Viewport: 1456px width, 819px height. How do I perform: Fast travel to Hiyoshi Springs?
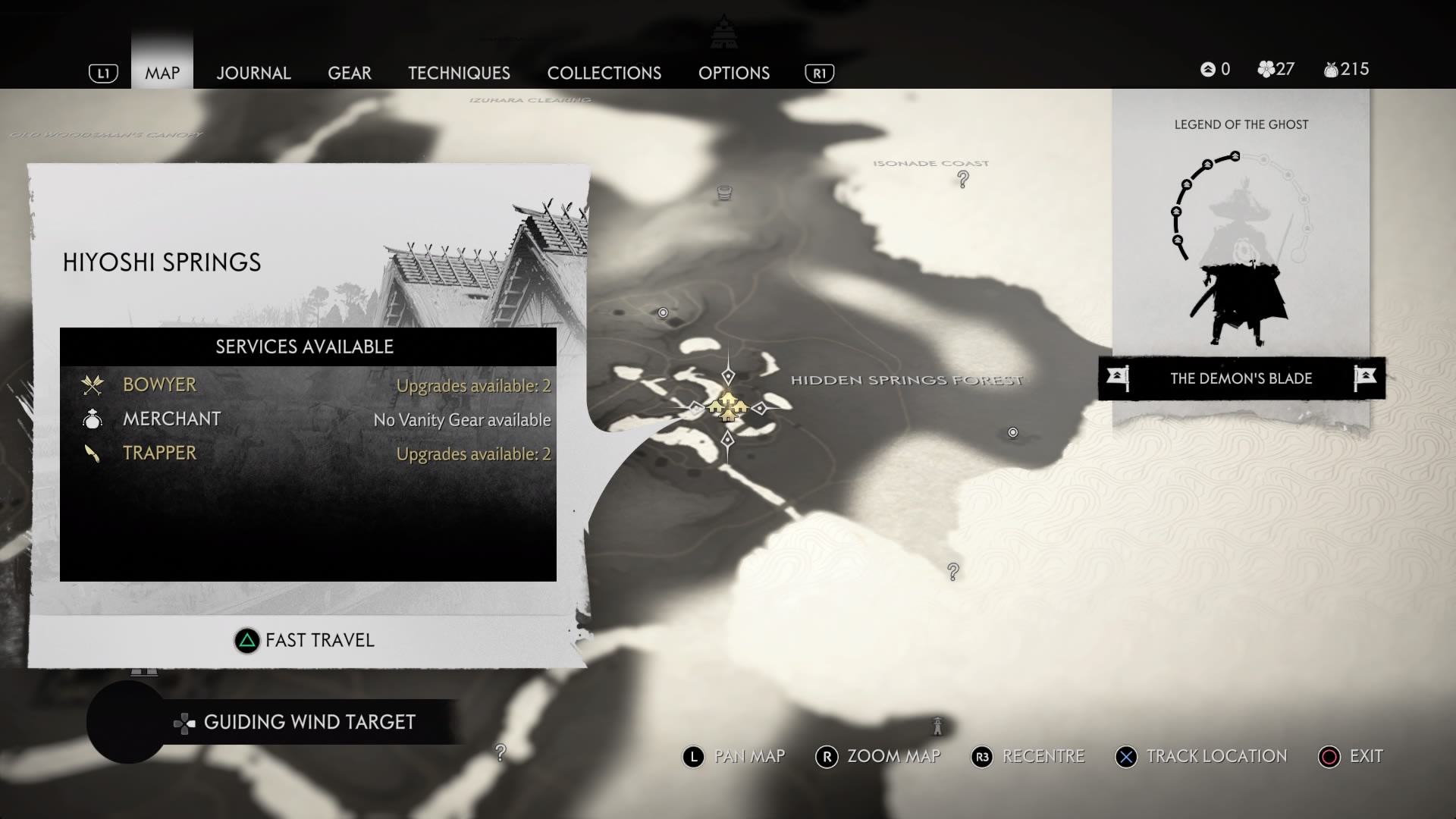click(305, 641)
